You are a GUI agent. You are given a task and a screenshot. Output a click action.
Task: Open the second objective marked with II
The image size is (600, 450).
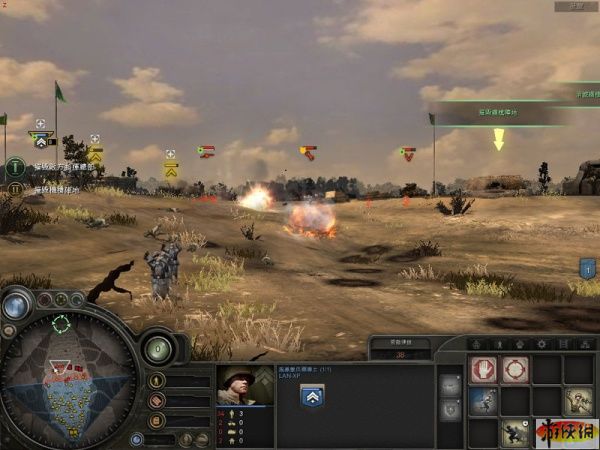pyautogui.click(x=16, y=188)
